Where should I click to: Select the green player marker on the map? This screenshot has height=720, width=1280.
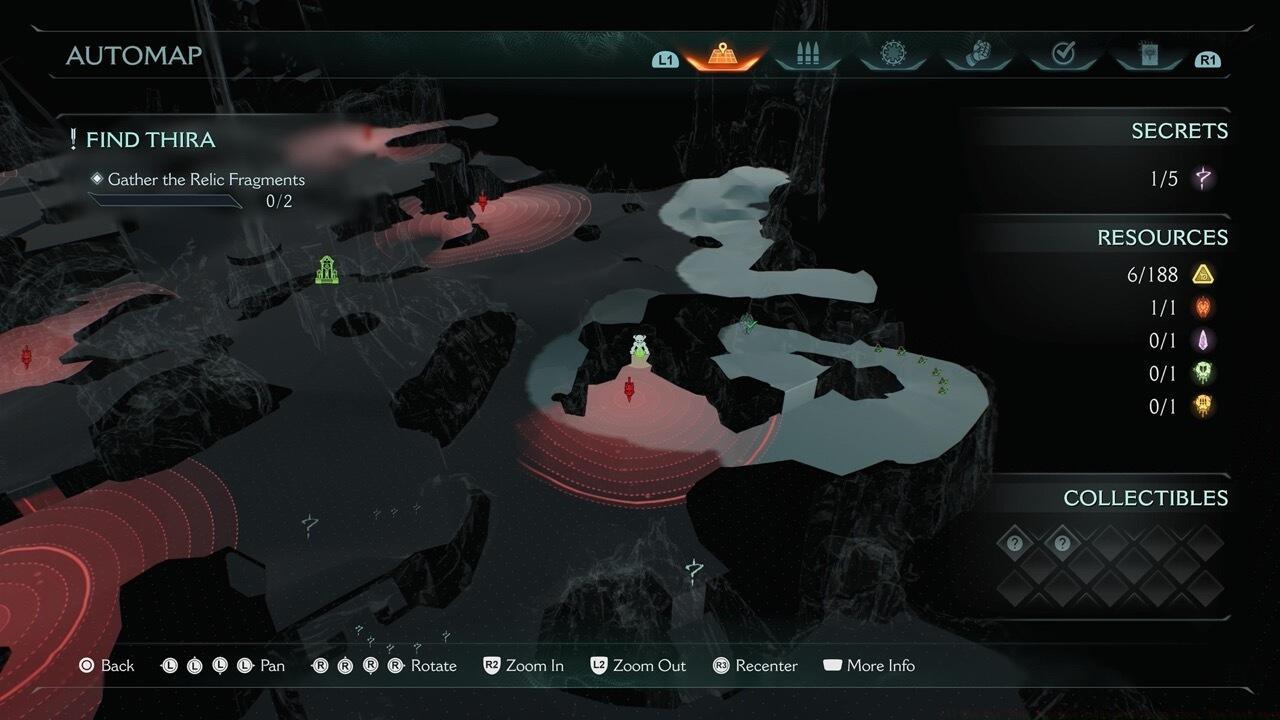tap(640, 349)
